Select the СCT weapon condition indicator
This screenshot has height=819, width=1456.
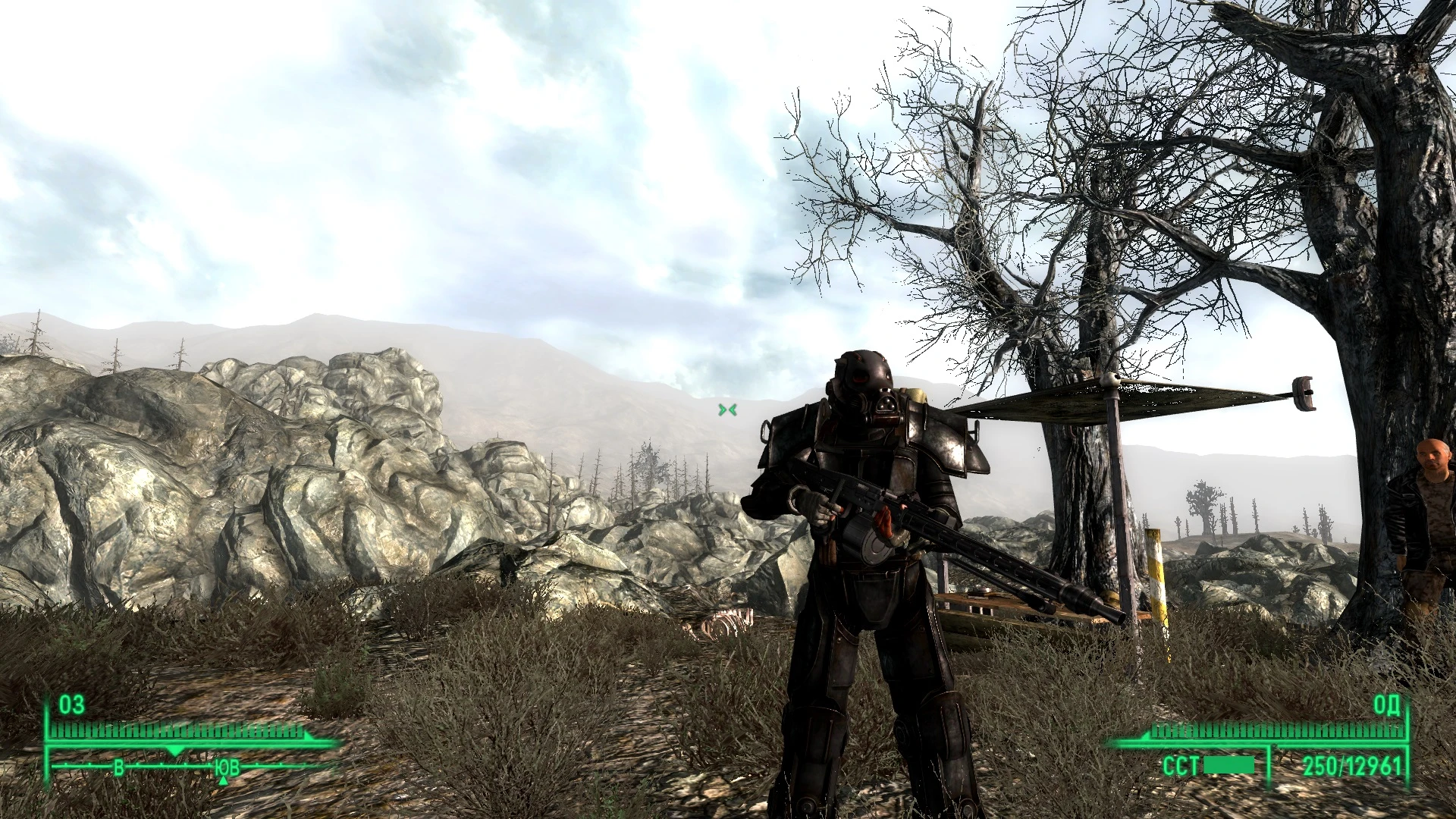[x=1181, y=764]
